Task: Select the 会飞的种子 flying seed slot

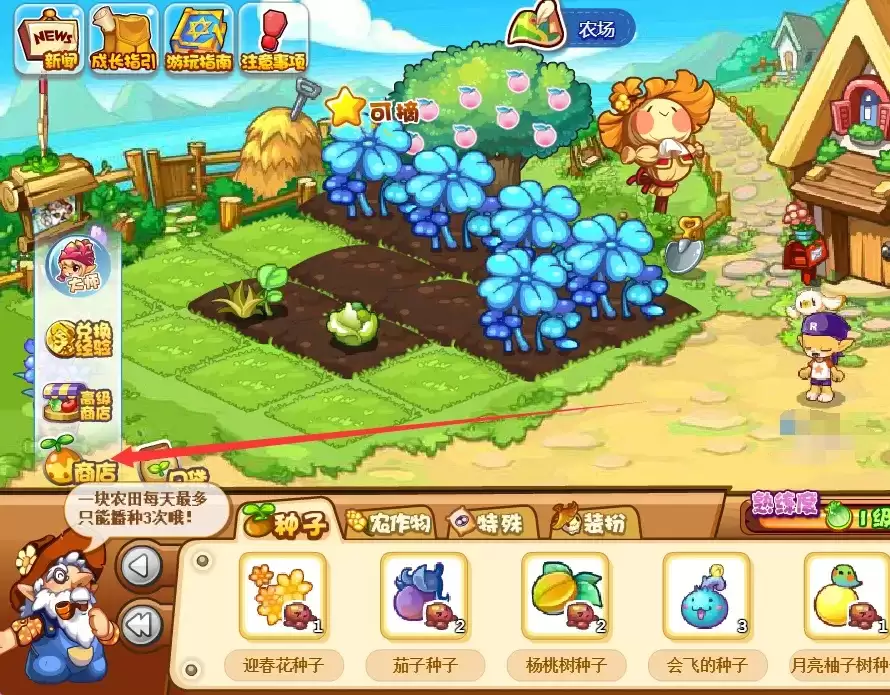Action: coord(707,597)
